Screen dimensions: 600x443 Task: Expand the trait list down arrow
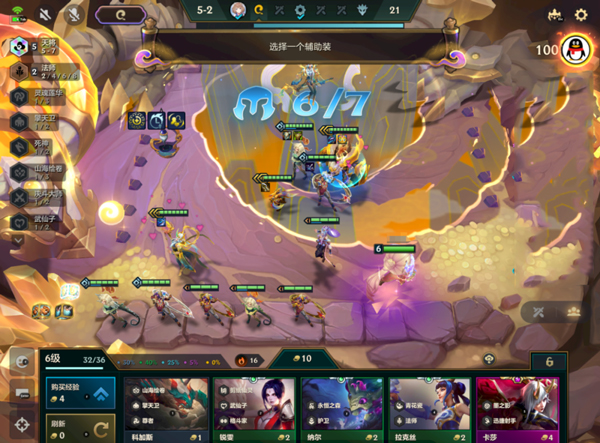tap(19, 239)
